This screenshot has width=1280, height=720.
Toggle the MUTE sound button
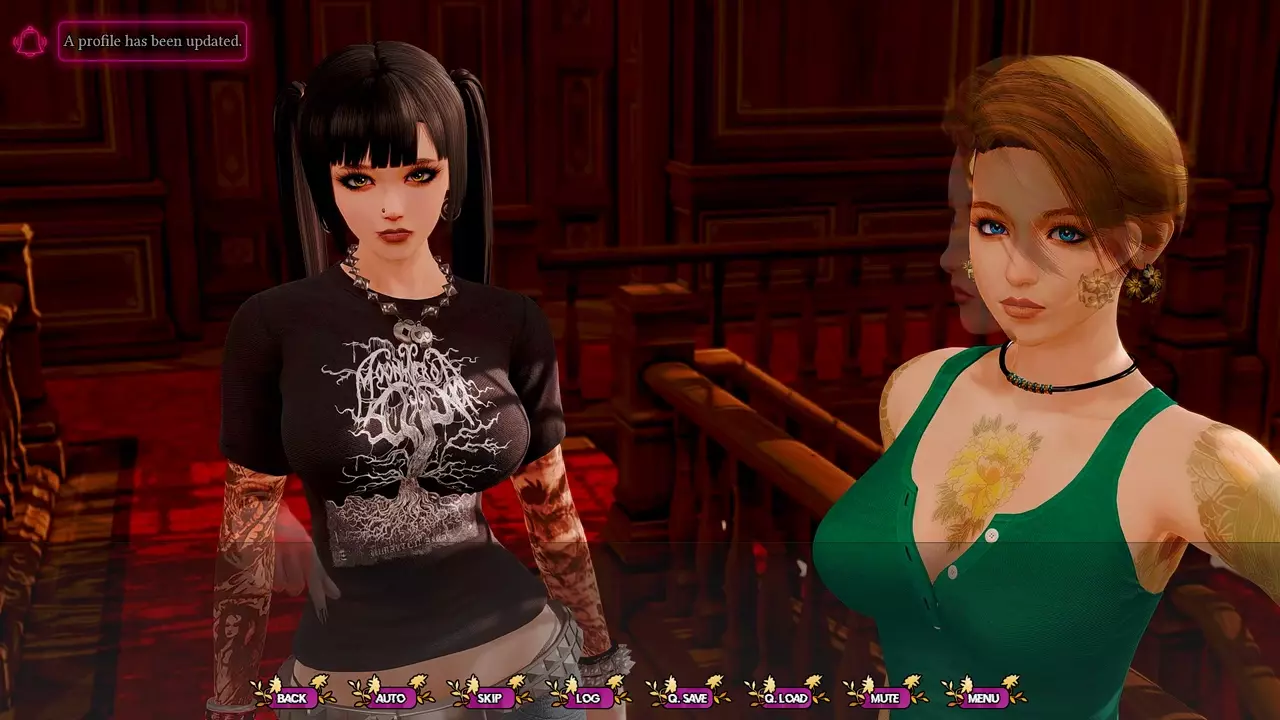click(x=884, y=697)
